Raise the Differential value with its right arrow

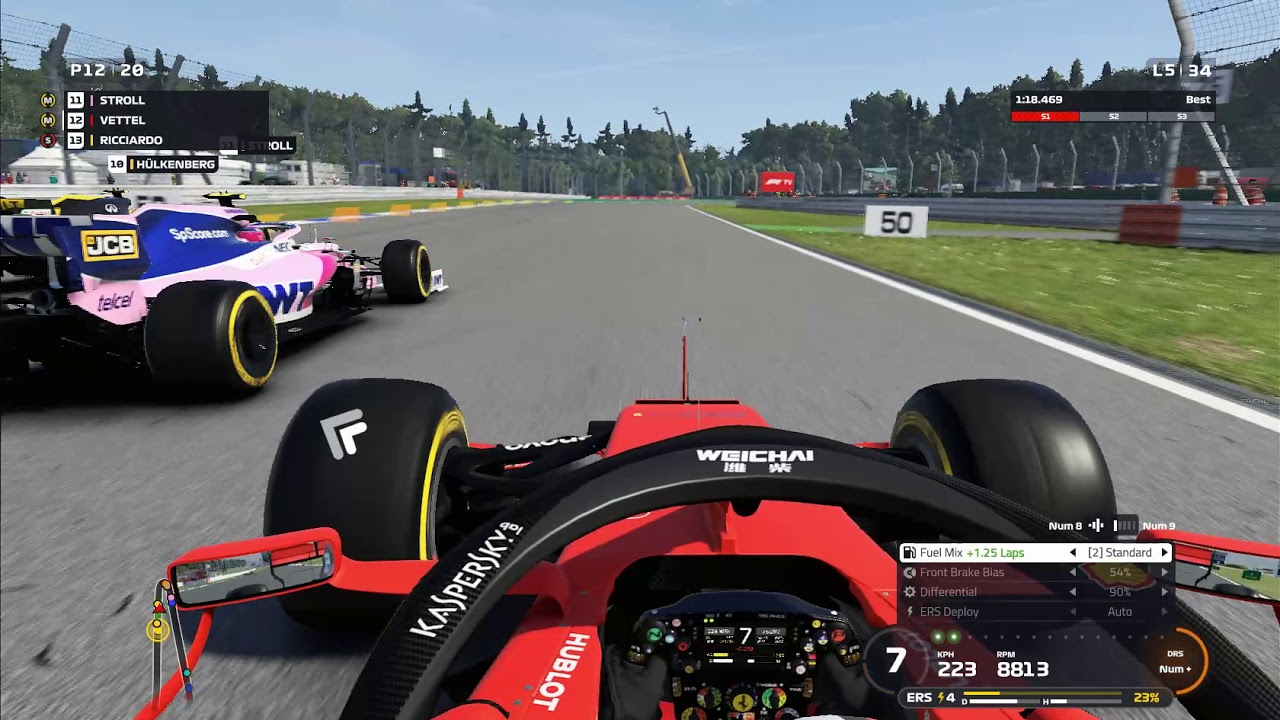1164,592
